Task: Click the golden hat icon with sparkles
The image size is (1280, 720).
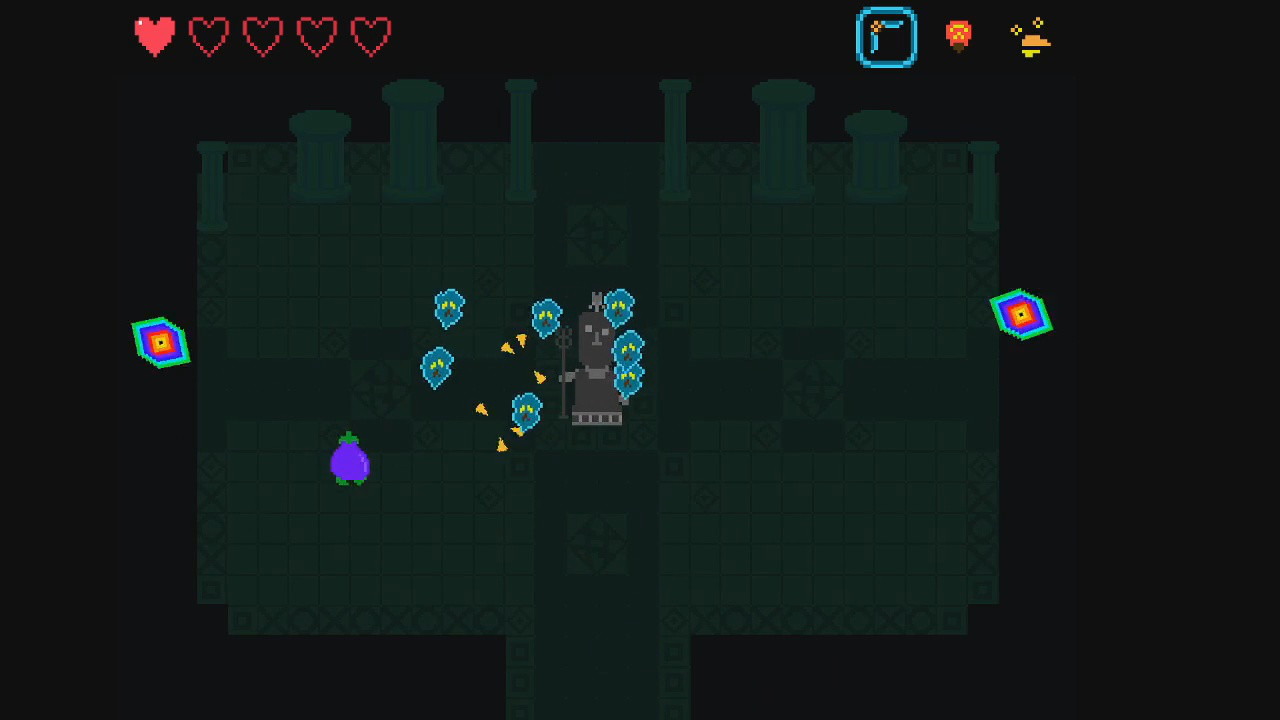Action: [x=1030, y=37]
